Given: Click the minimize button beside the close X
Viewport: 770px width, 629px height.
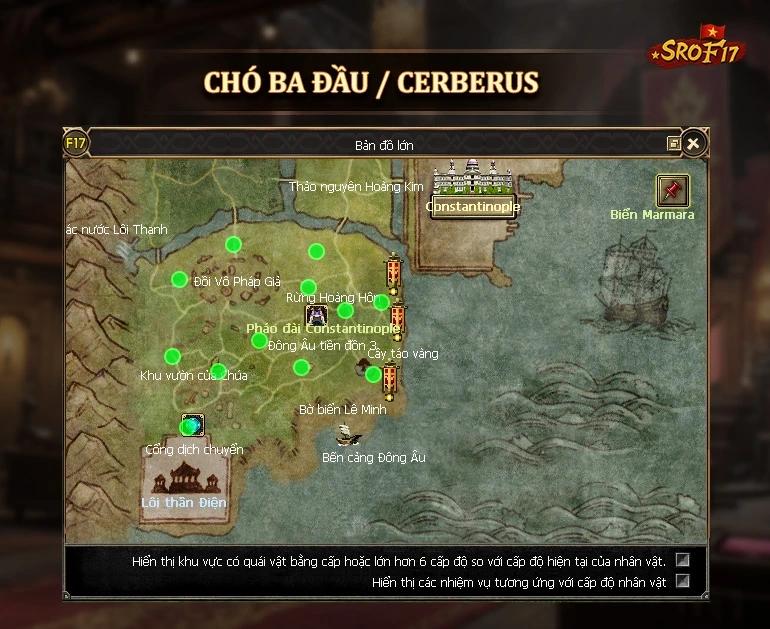Looking at the screenshot, I should pos(674,144).
